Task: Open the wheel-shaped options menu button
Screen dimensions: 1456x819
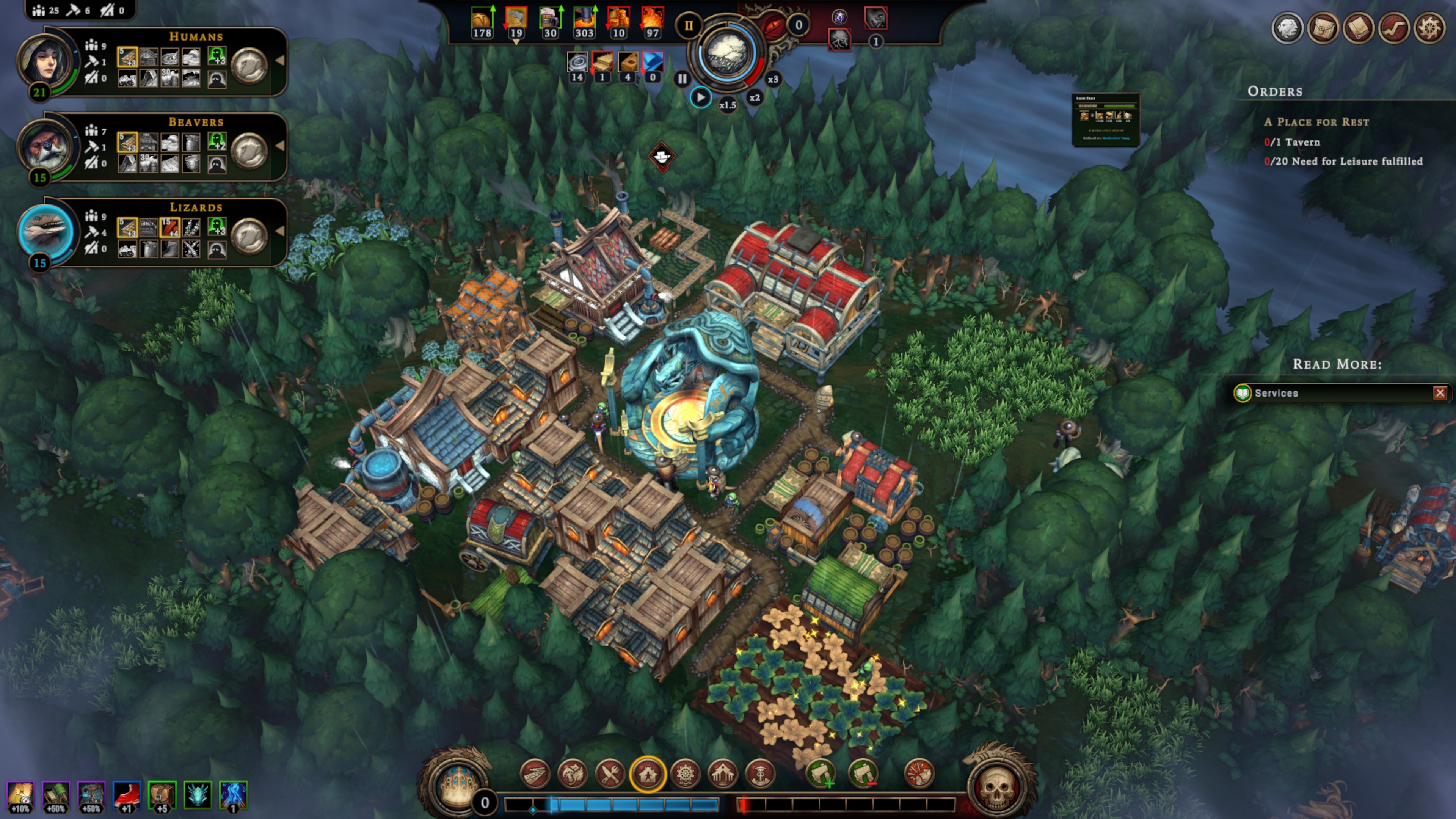Action: coord(1429,28)
